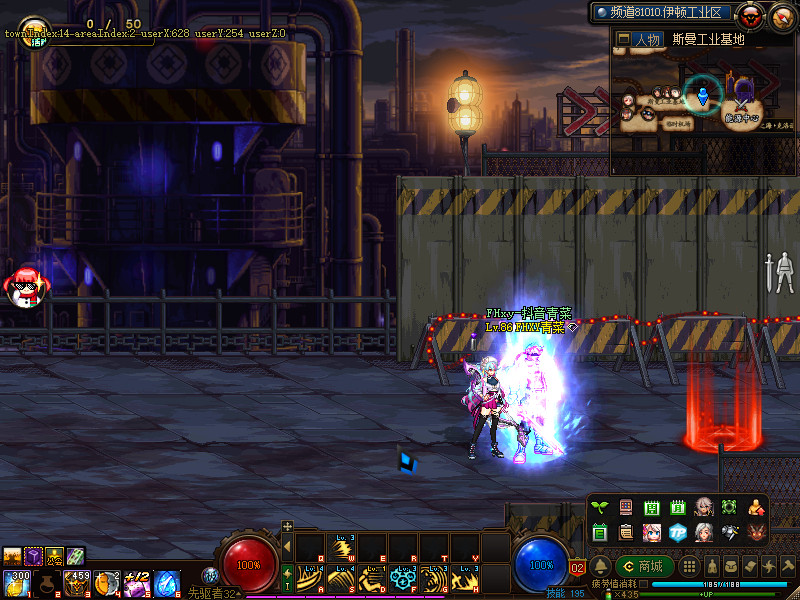The height and width of the screenshot is (600, 800).
Task: Click the channel 81010 selector bar
Action: [662, 13]
